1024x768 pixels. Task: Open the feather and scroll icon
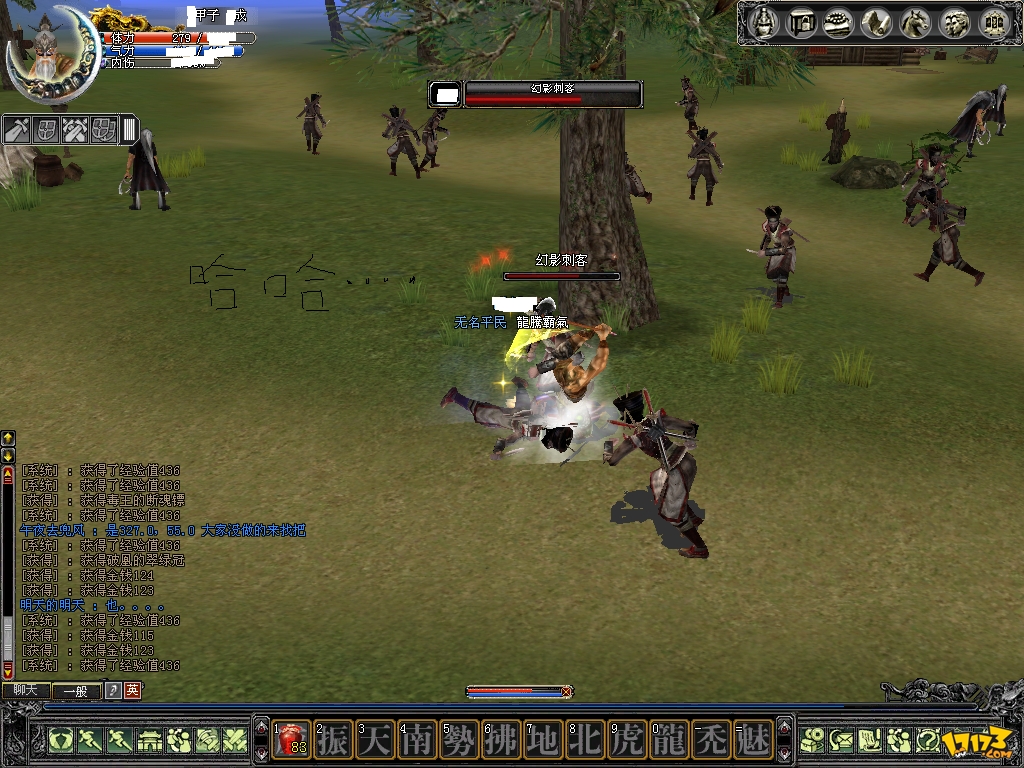[877, 22]
